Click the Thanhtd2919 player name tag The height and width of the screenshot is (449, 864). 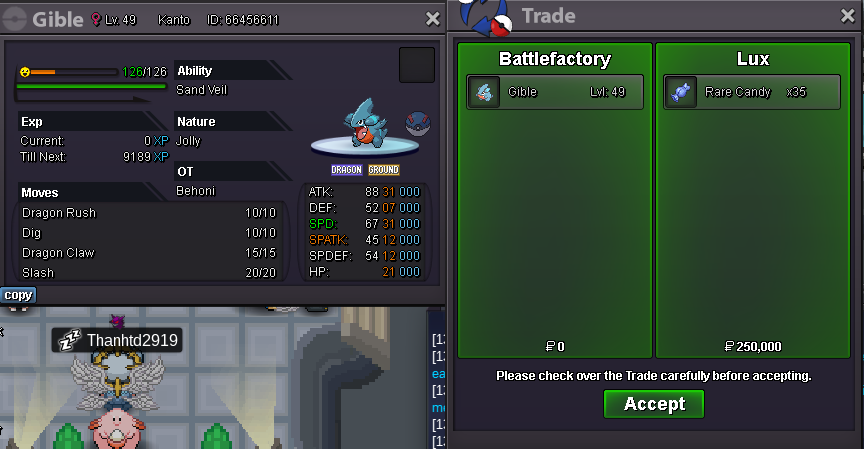tap(118, 341)
